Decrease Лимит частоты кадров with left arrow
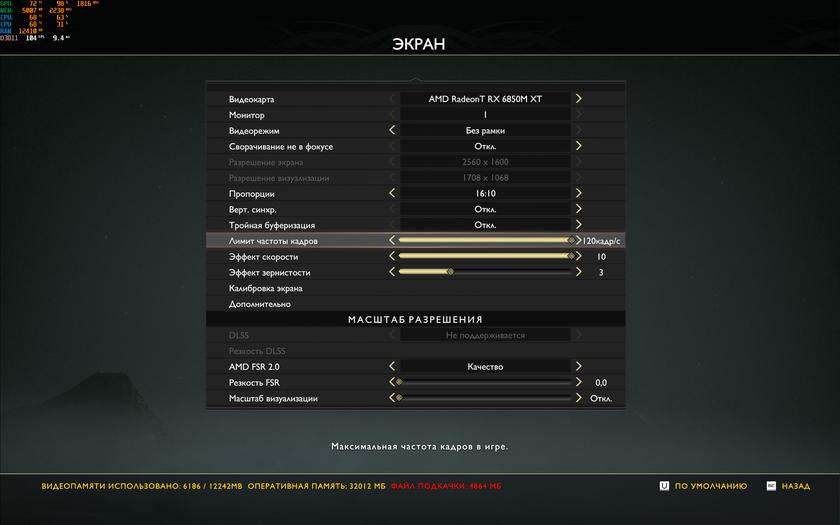 point(392,241)
